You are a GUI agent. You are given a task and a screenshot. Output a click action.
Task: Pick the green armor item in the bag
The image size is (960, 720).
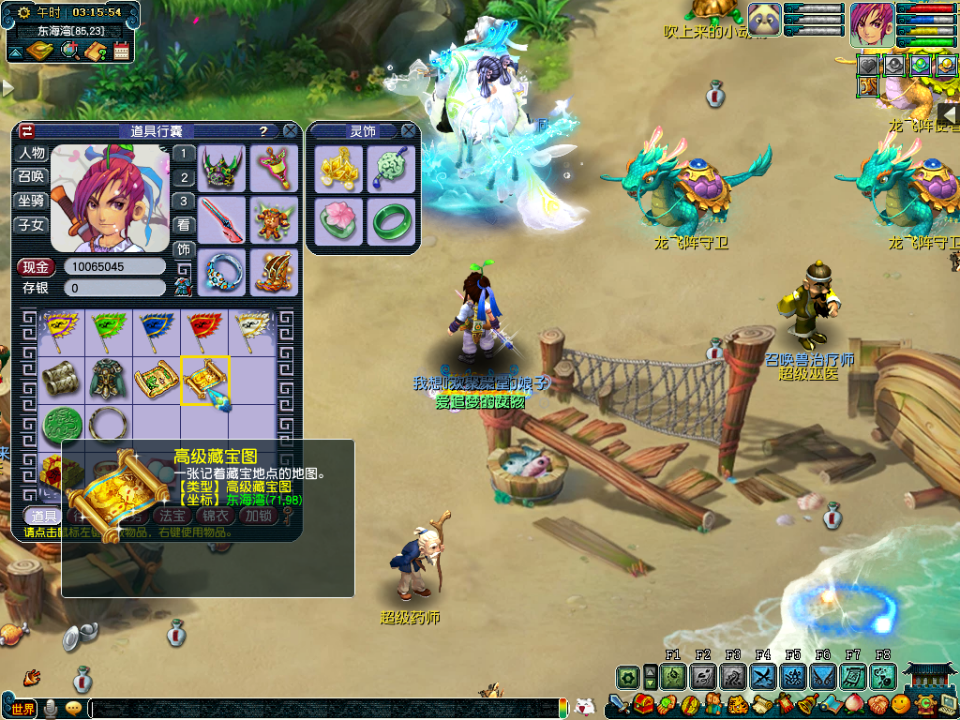tap(109, 380)
